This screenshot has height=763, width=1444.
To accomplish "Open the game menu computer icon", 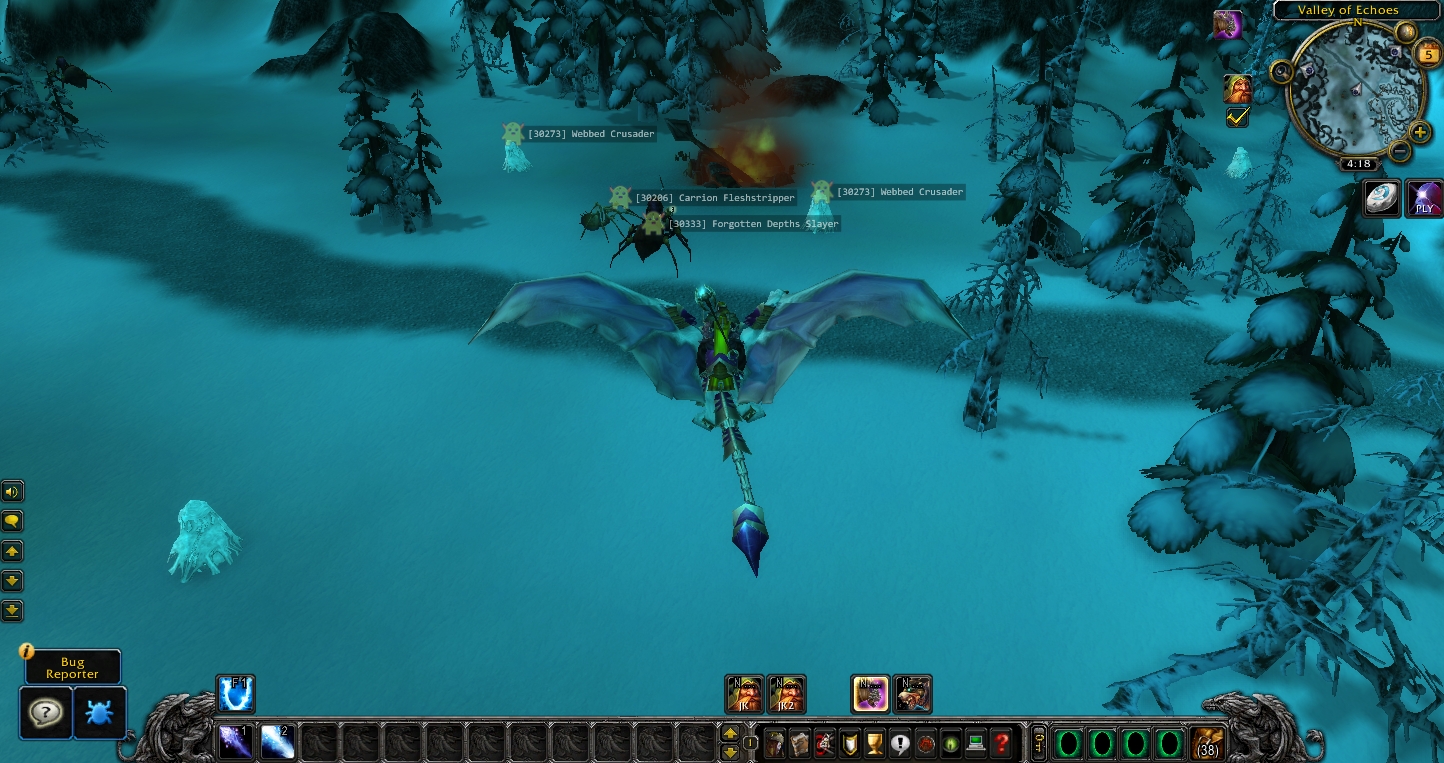I will 976,744.
